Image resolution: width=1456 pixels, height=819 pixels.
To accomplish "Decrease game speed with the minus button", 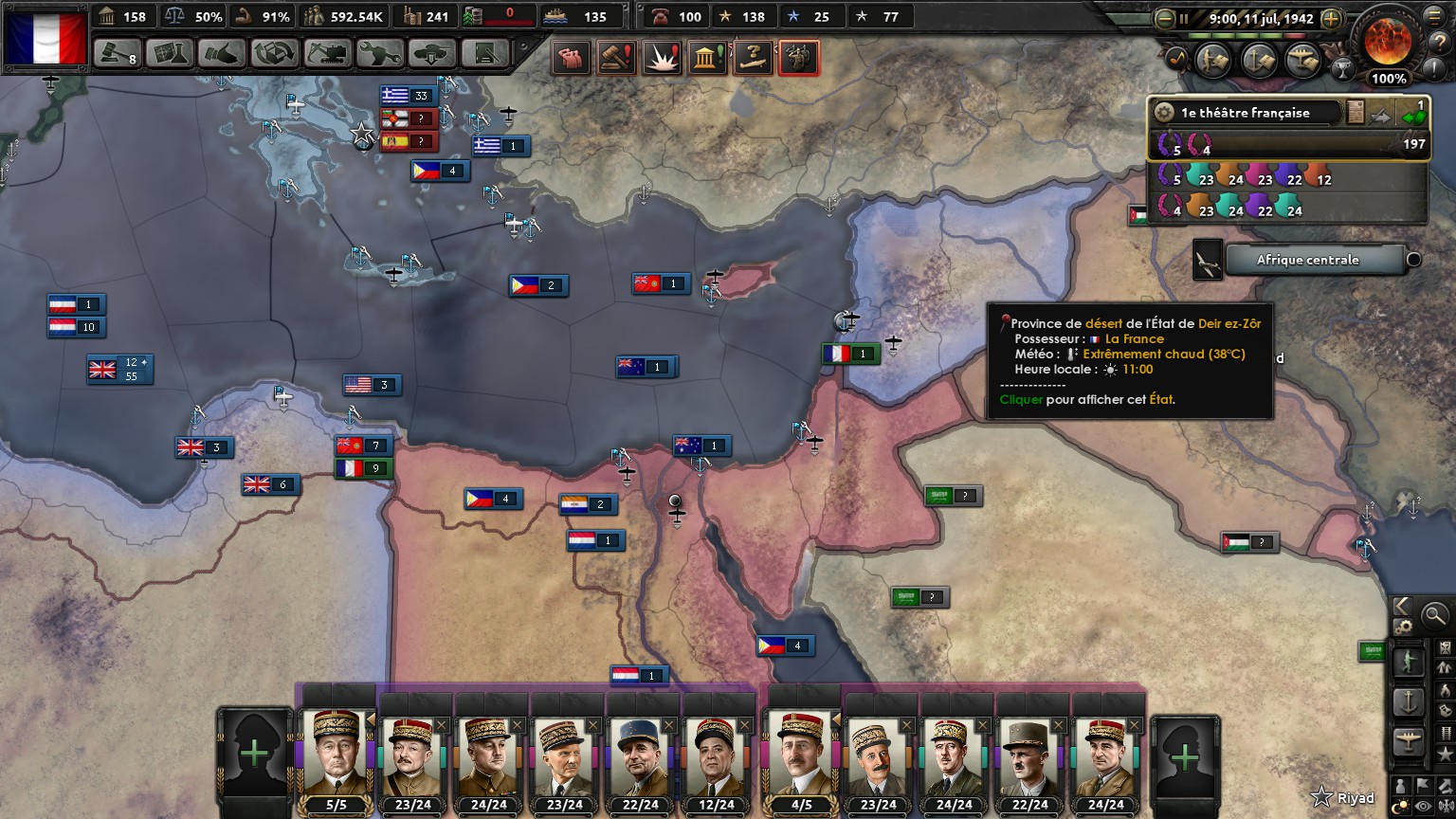I will (x=1165, y=18).
